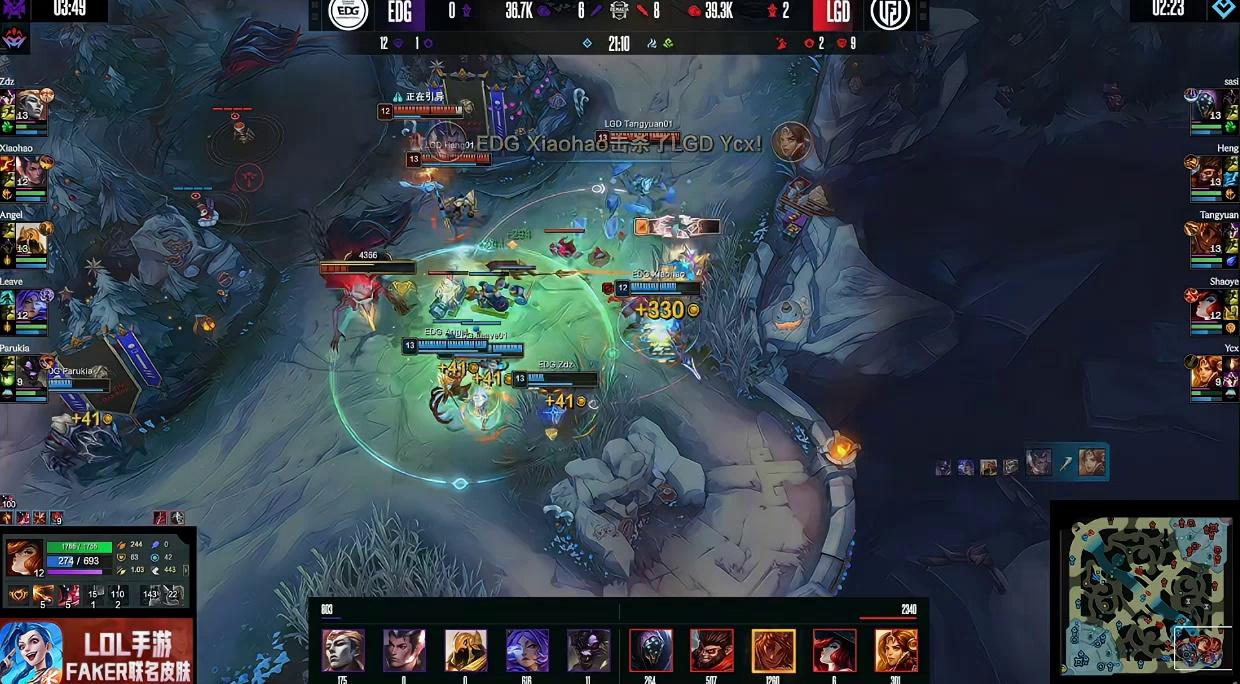1240x684 pixels.
Task: Select the golden-armored champion in the bottom bar
Action: click(466, 650)
